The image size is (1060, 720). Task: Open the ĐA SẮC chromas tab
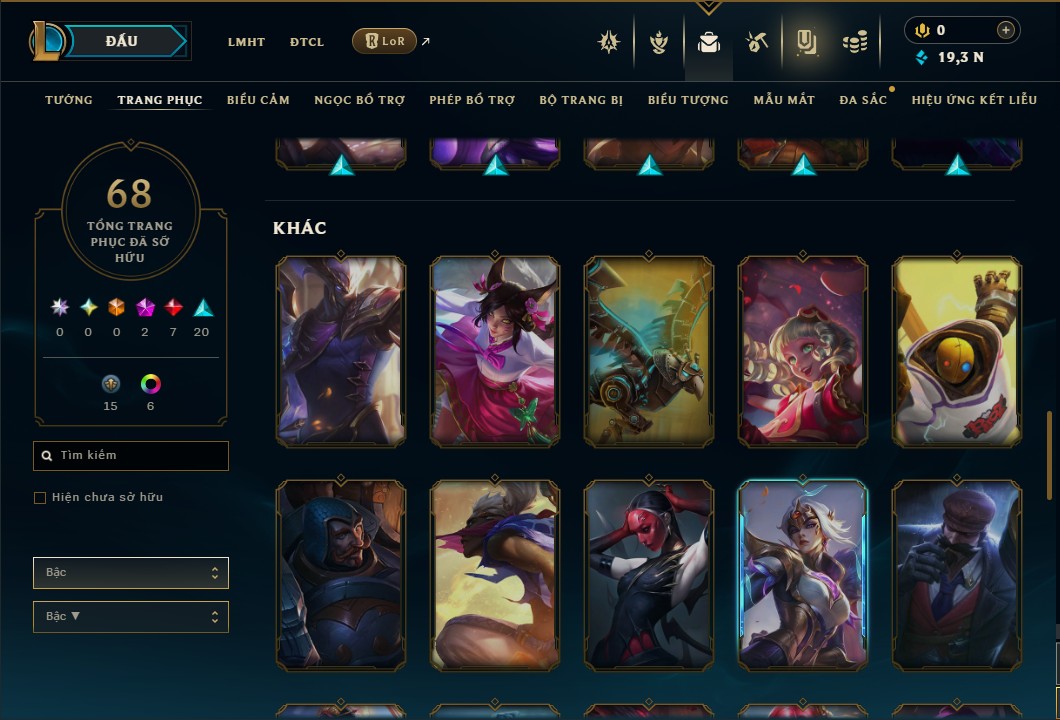click(863, 100)
